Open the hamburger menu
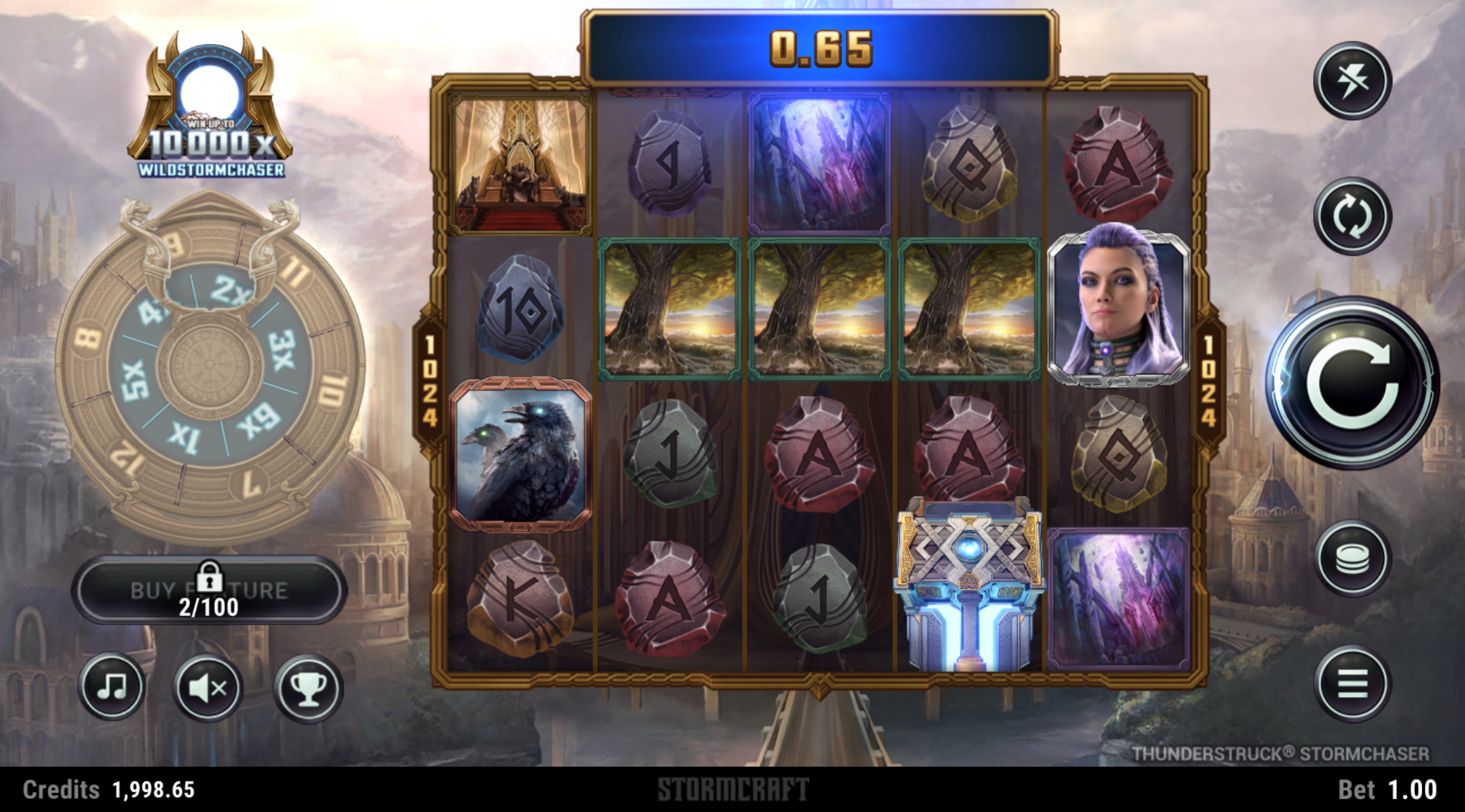 [x=1352, y=683]
